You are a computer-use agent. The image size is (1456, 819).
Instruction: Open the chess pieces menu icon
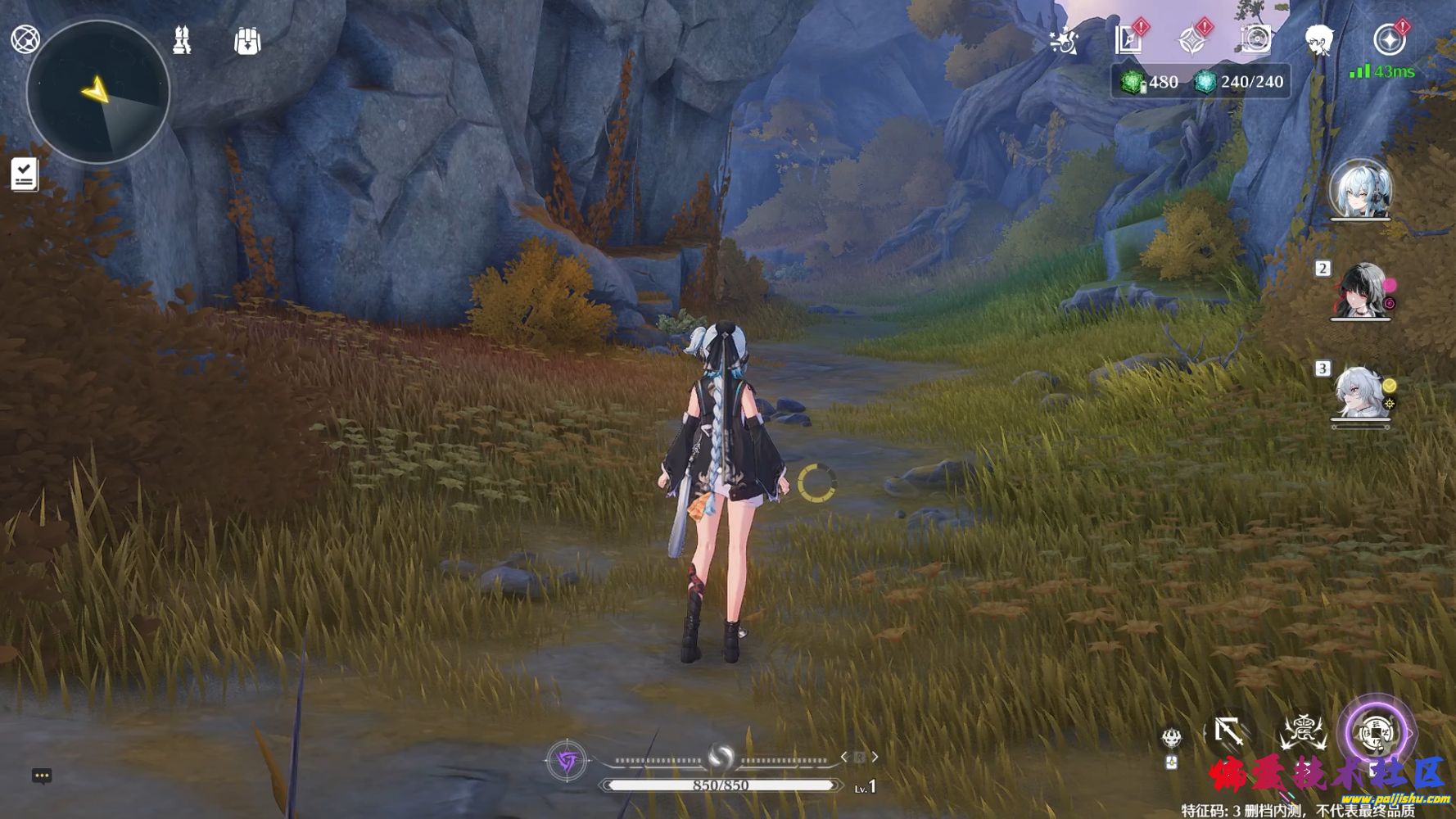click(182, 40)
